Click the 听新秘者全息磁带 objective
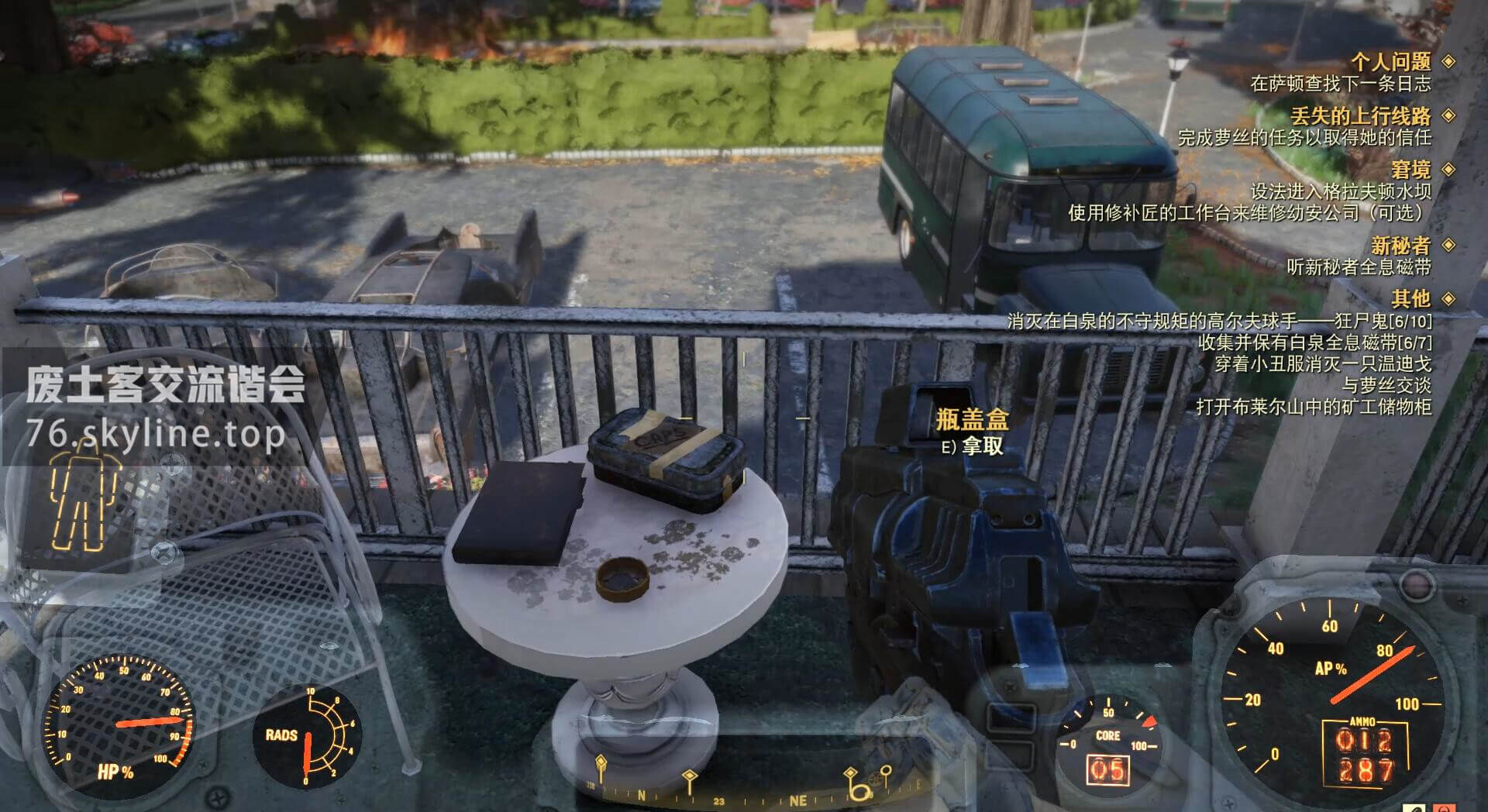This screenshot has width=1488, height=812. click(1359, 267)
